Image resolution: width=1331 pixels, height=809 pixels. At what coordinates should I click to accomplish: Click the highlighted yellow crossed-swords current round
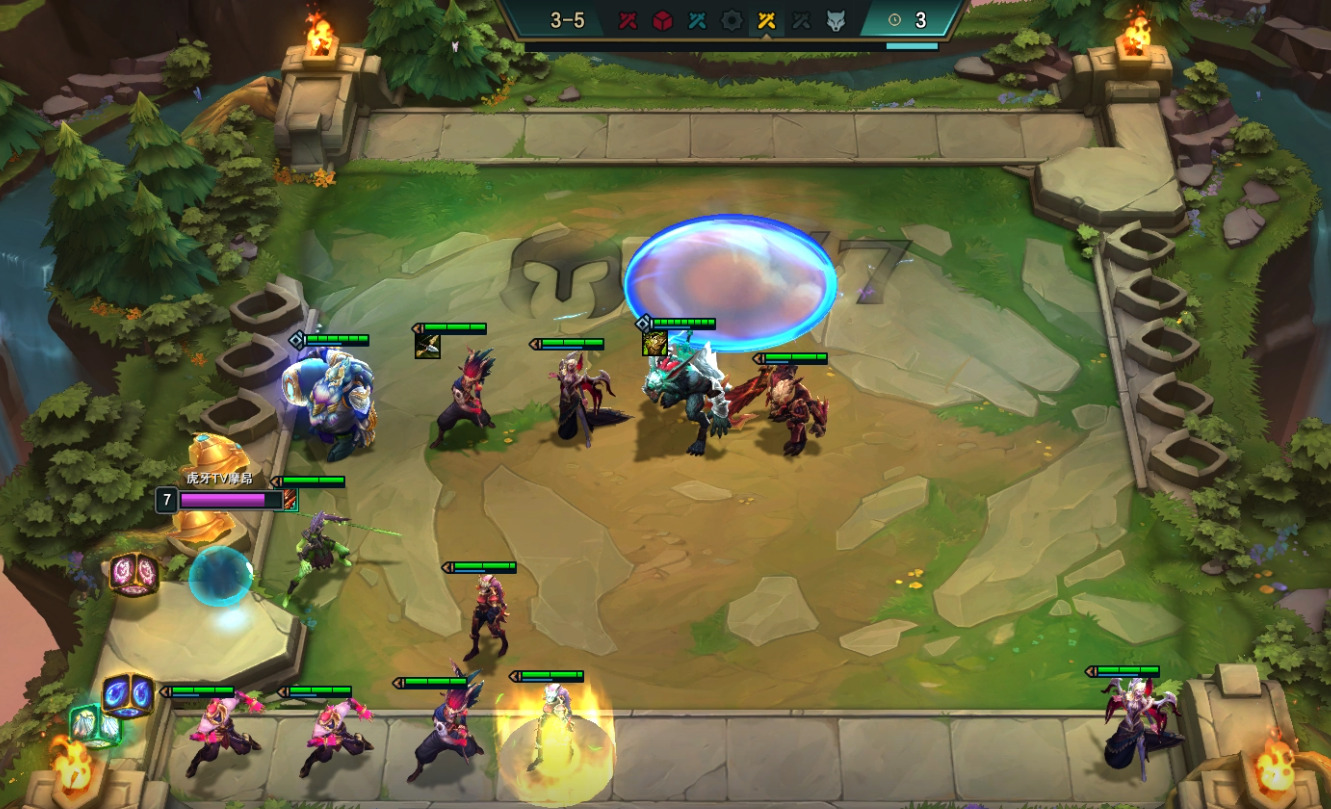[767, 20]
